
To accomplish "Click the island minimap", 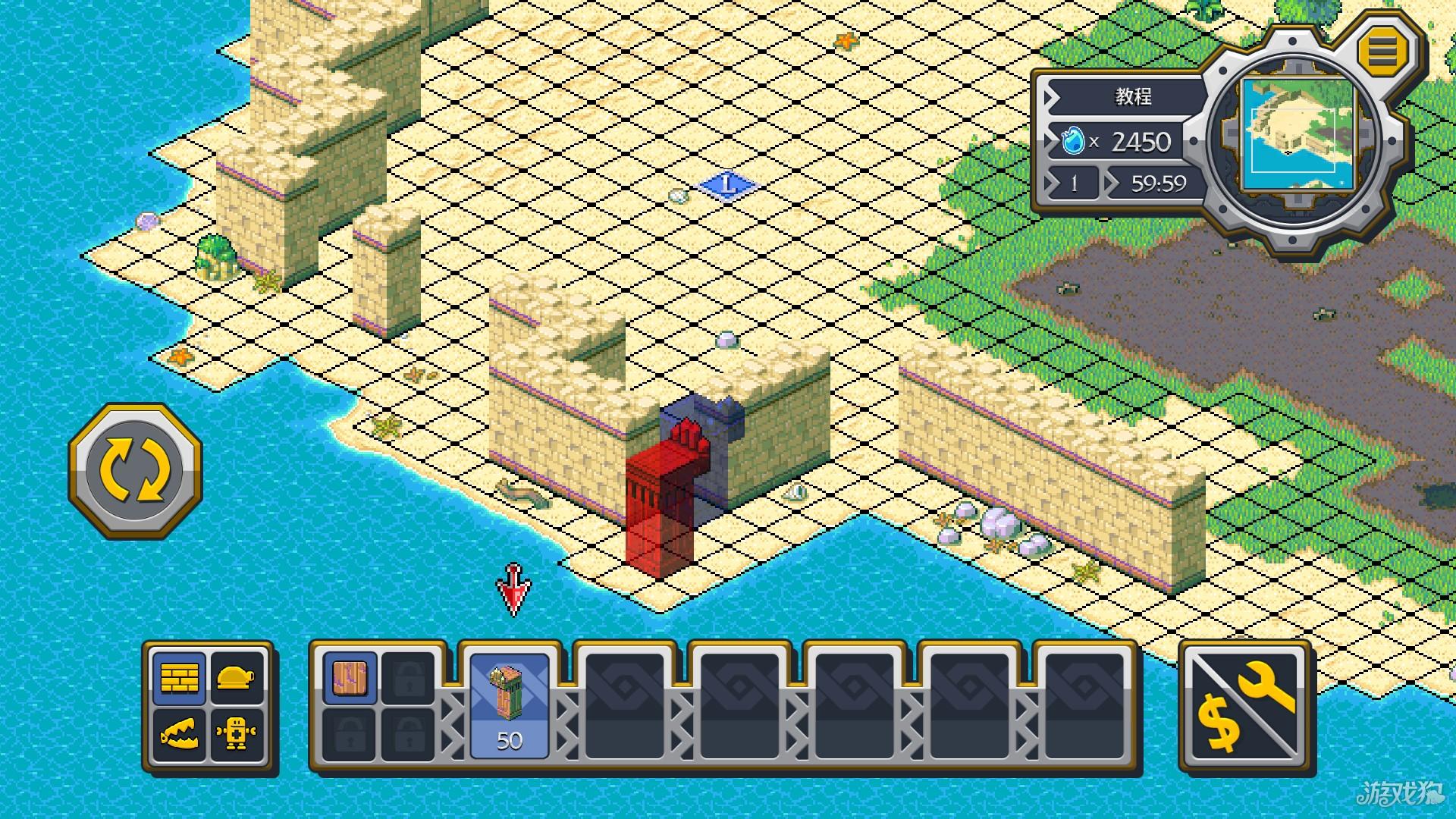I will click(1298, 136).
